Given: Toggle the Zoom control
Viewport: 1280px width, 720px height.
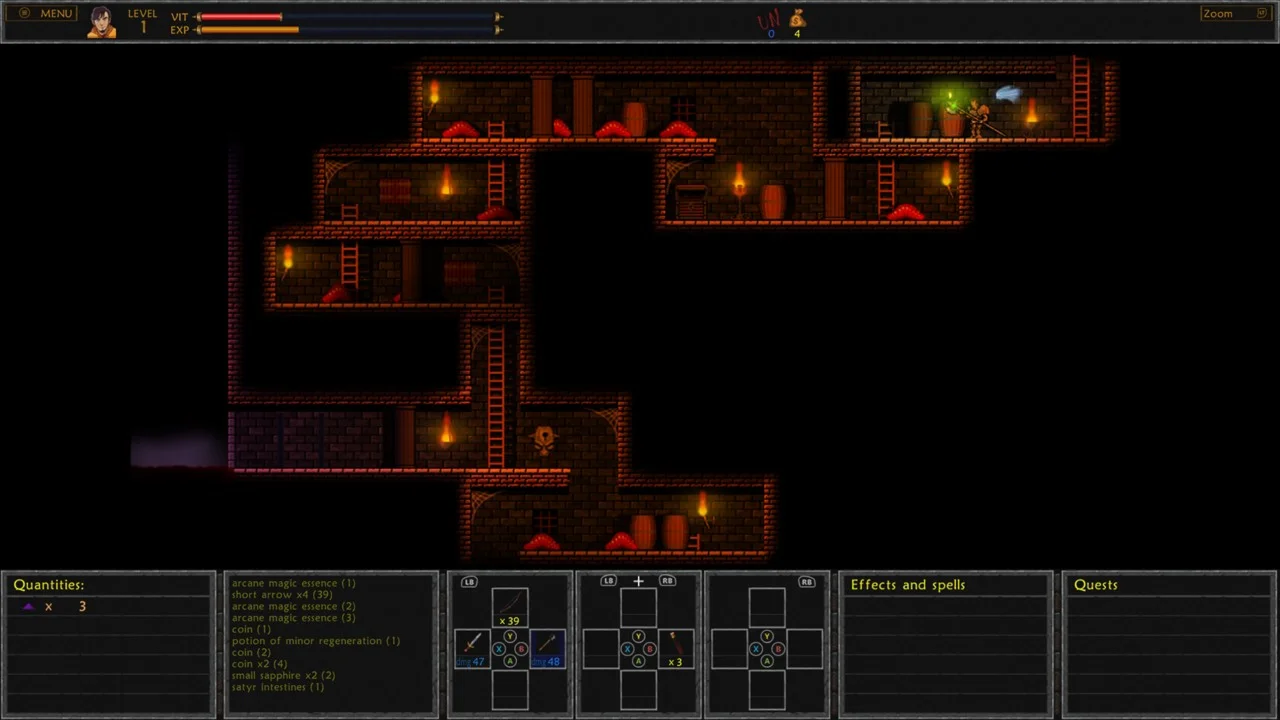Looking at the screenshot, I should point(1234,14).
